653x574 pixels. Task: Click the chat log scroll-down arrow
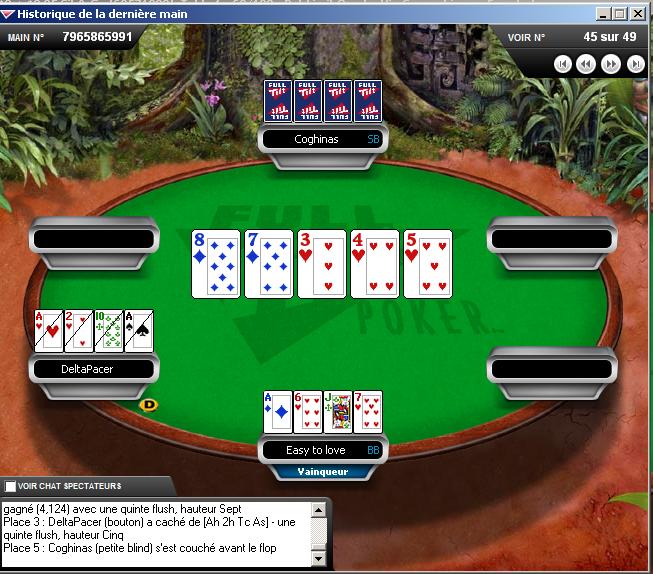pos(320,558)
